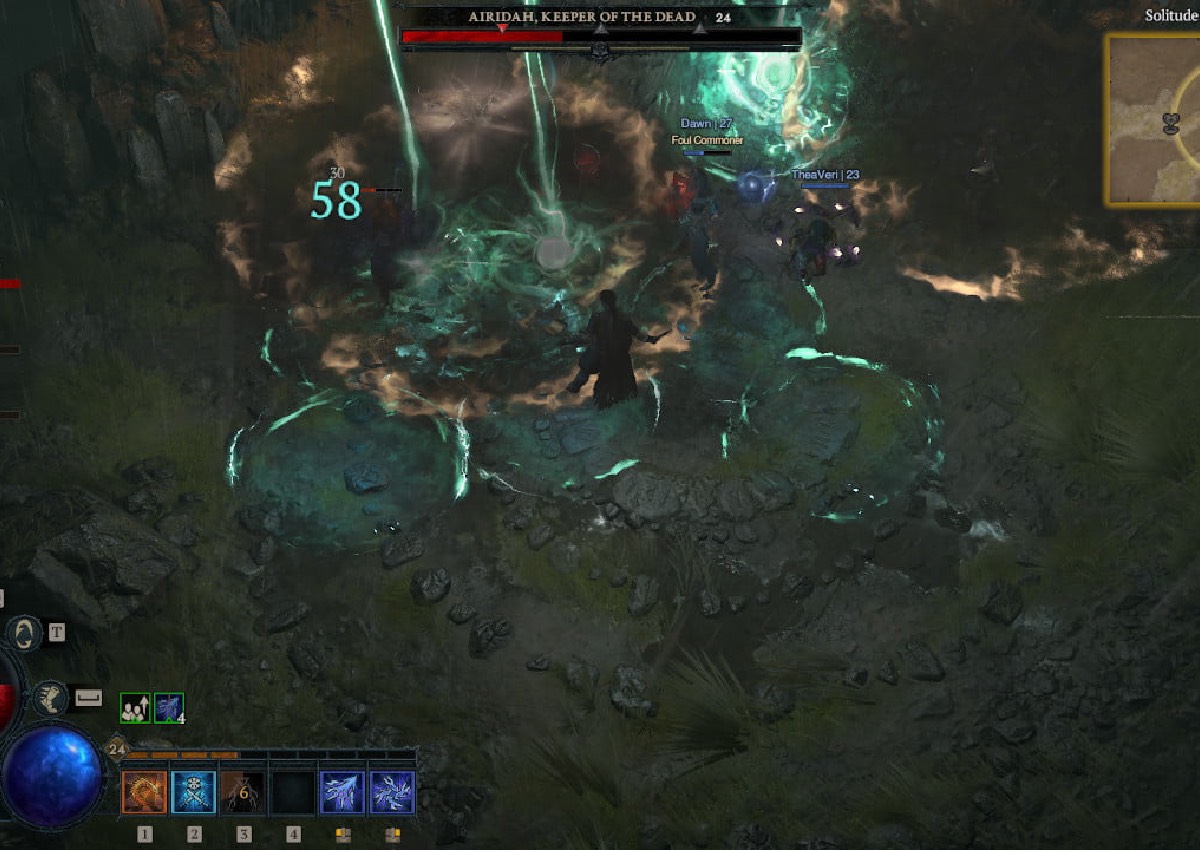
Task: Select the lightning skill on cooldown showing 6
Action: [x=243, y=792]
